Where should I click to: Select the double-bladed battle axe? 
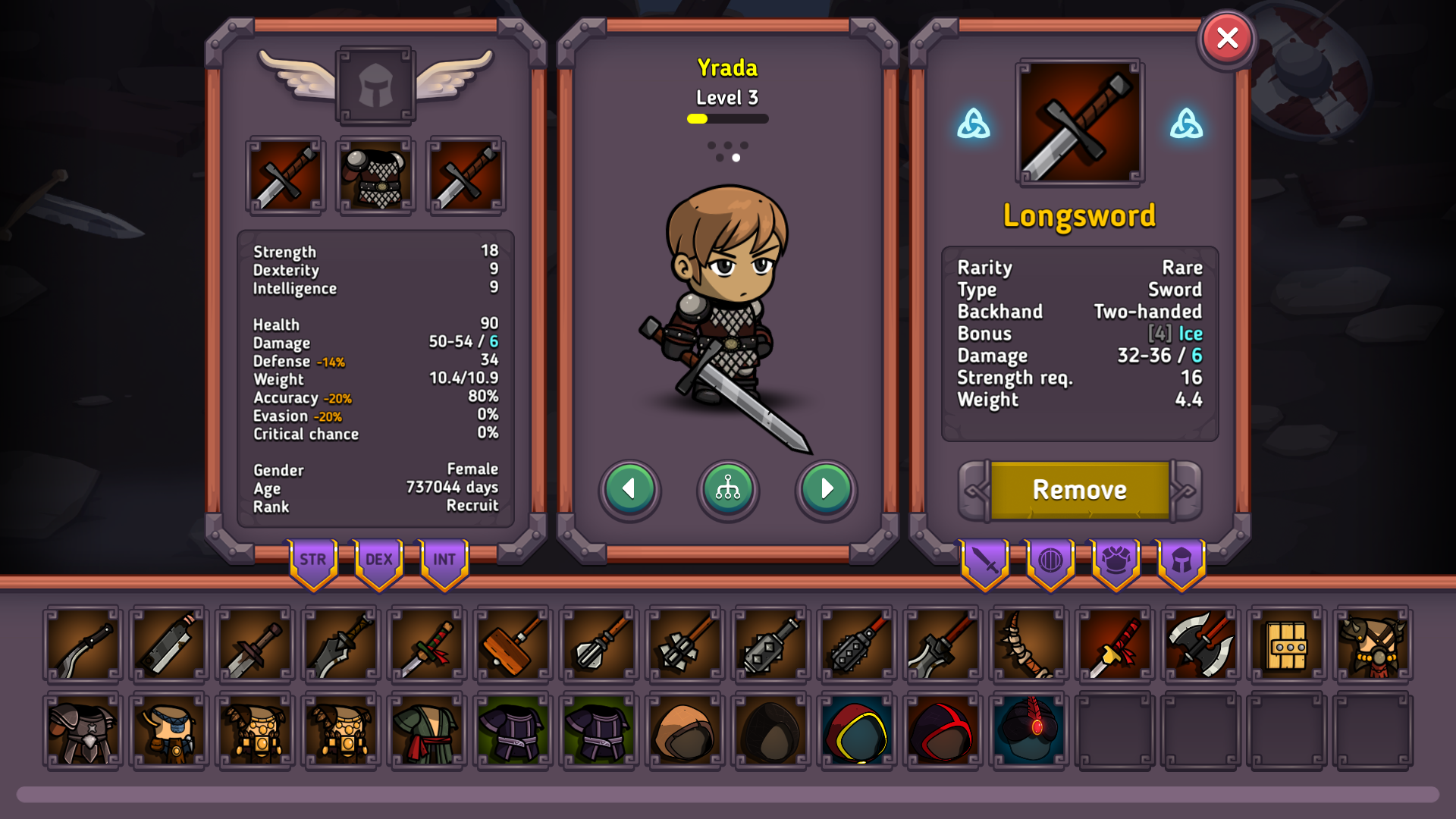coord(1200,645)
